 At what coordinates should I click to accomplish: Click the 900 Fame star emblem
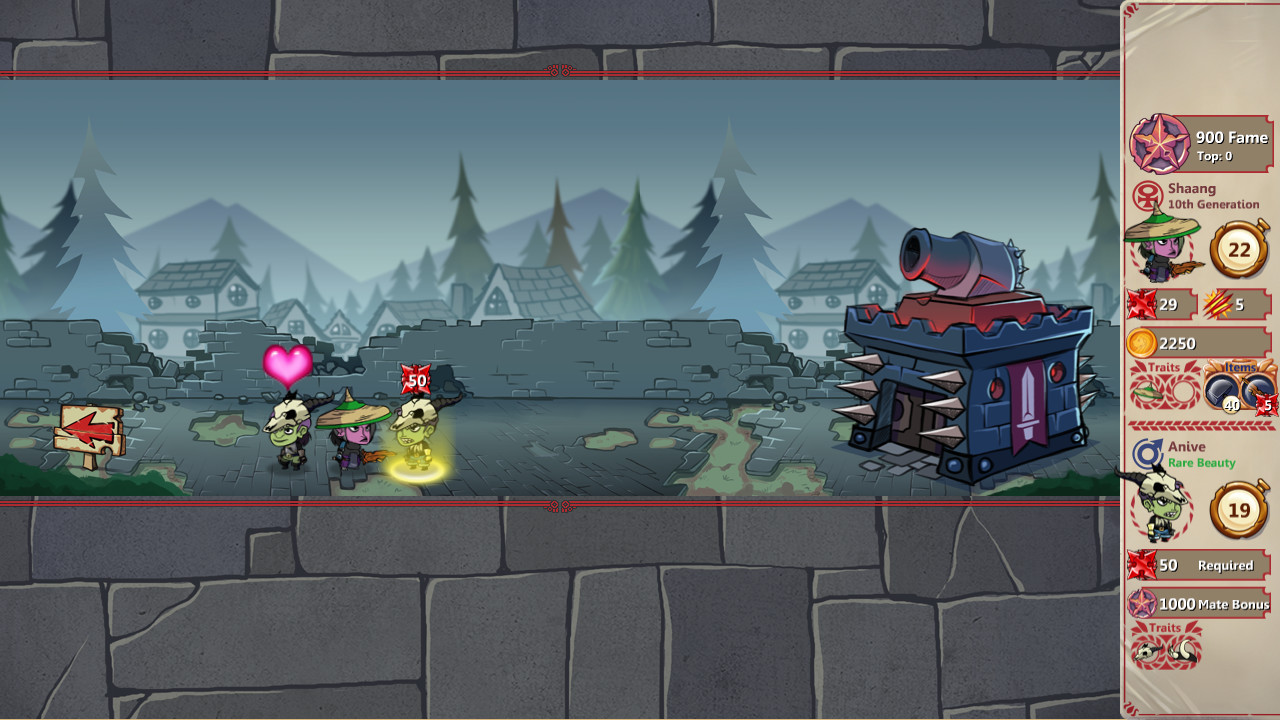point(1159,144)
